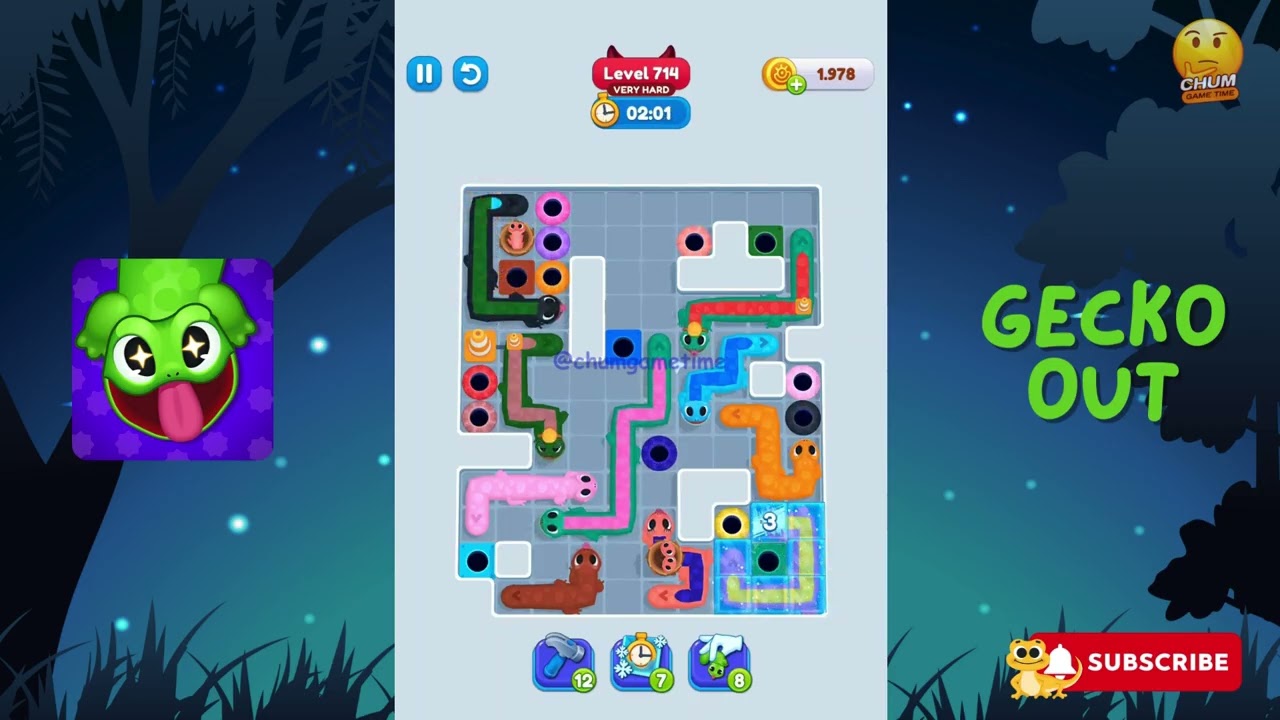Click the starry-eyed gecko sticker on the left

click(170, 358)
